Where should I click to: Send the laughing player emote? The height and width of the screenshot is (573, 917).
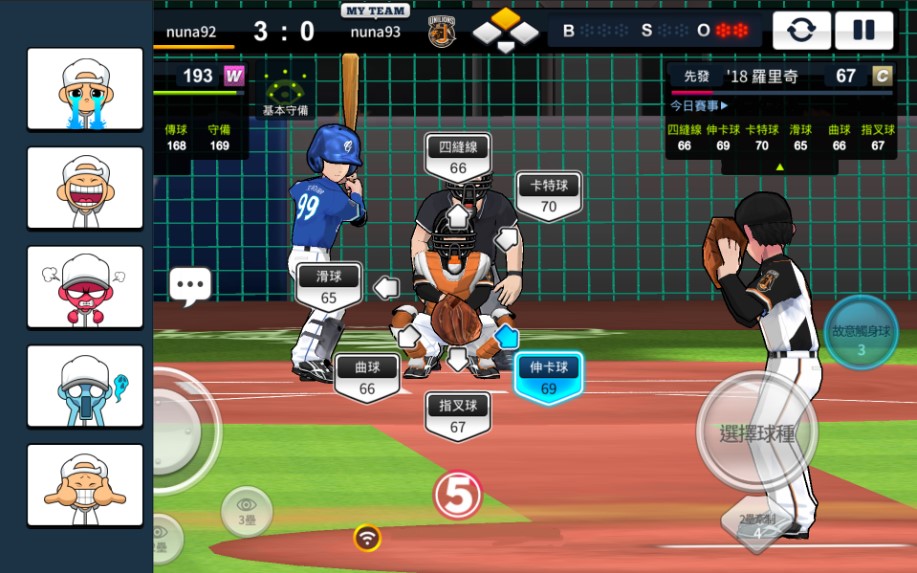(85, 188)
